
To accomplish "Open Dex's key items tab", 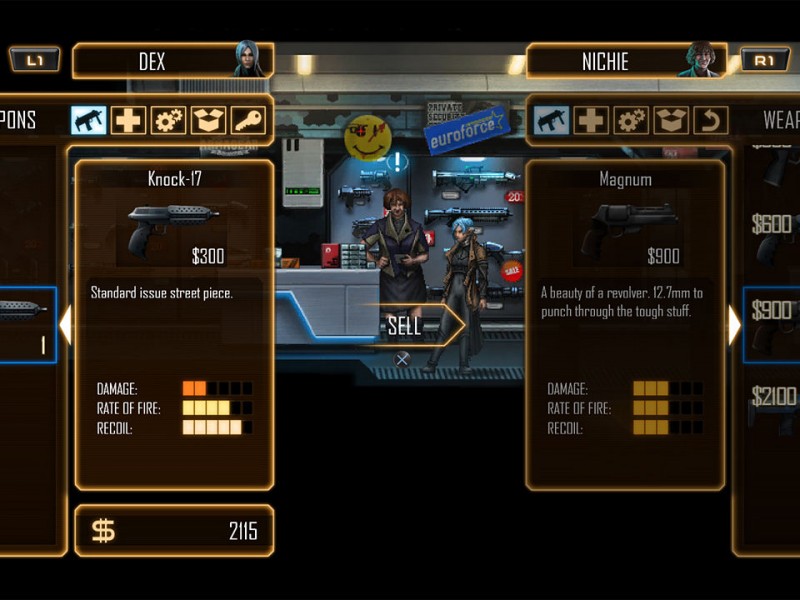I will 249,120.
